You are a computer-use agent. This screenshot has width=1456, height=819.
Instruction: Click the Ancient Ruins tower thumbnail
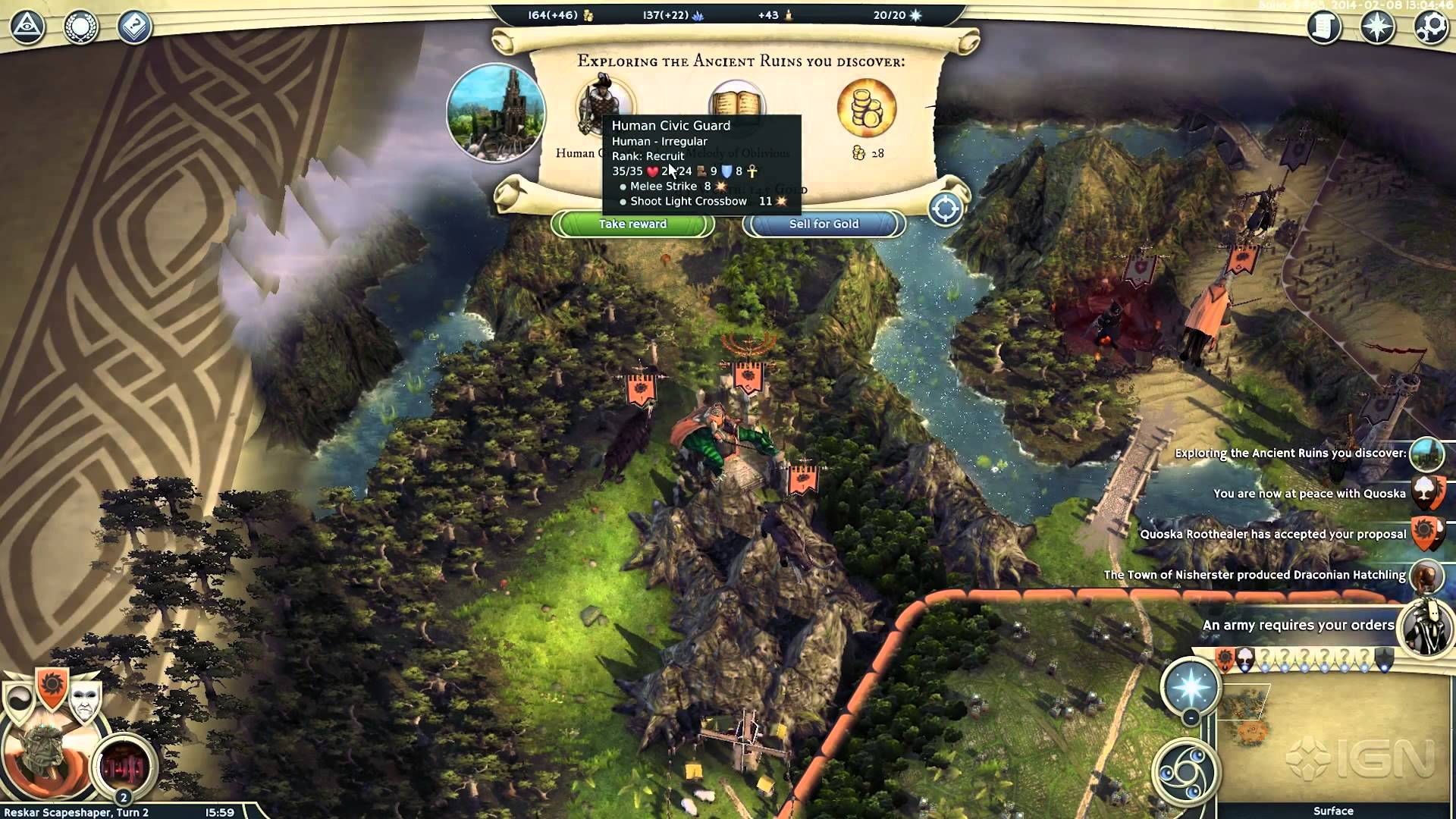click(x=496, y=113)
